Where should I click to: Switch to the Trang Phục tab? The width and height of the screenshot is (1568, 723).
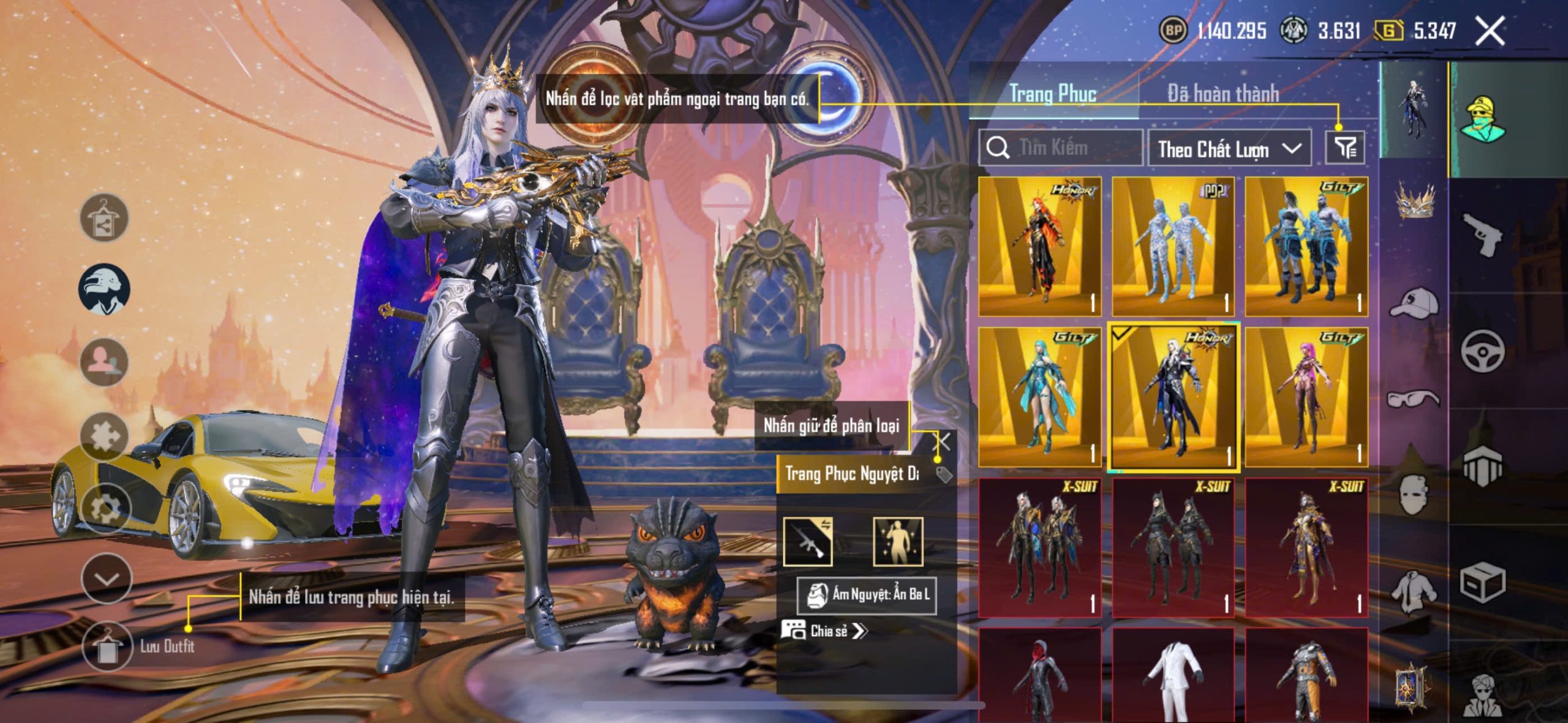point(1052,94)
